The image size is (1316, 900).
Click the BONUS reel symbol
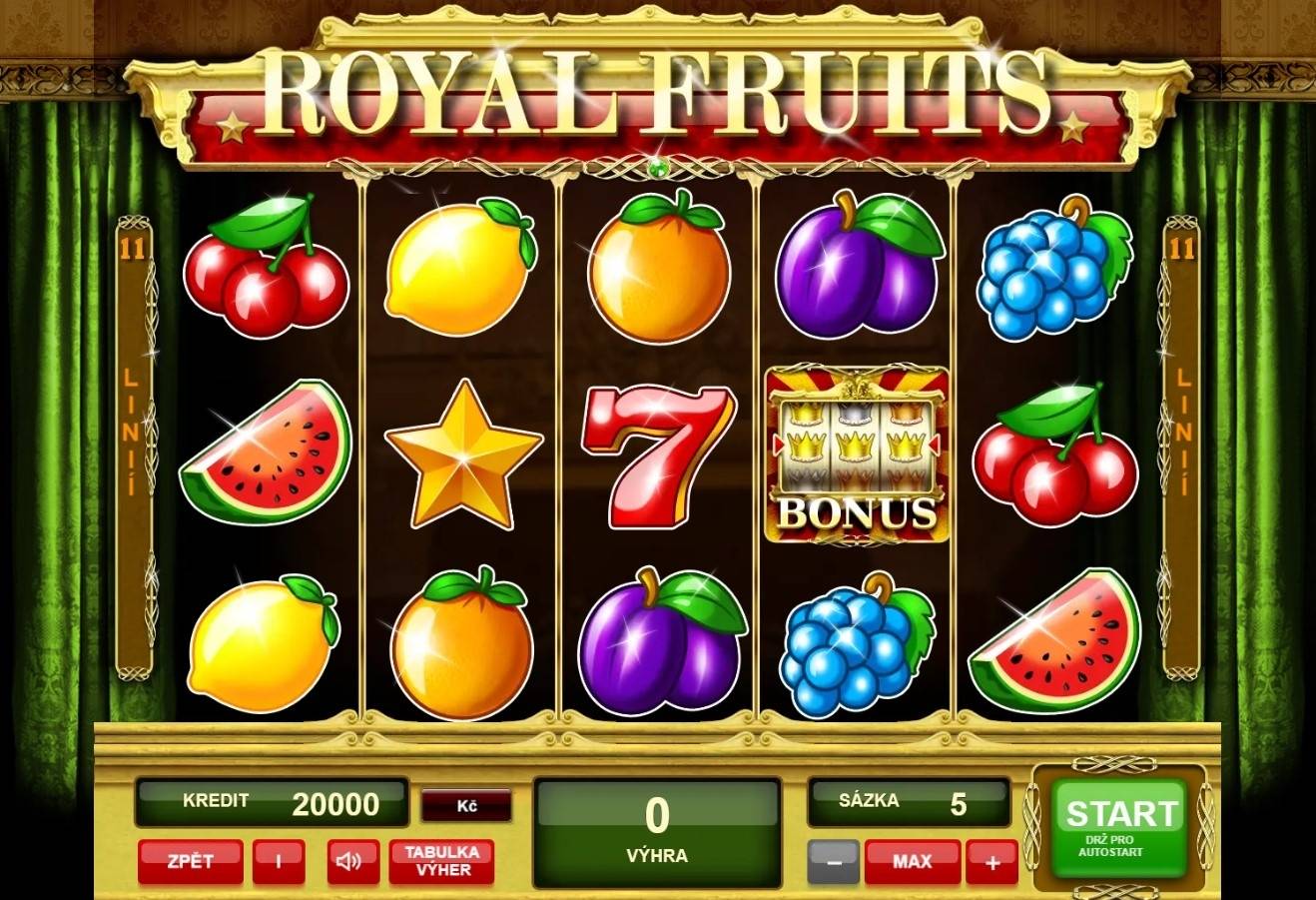[859, 454]
